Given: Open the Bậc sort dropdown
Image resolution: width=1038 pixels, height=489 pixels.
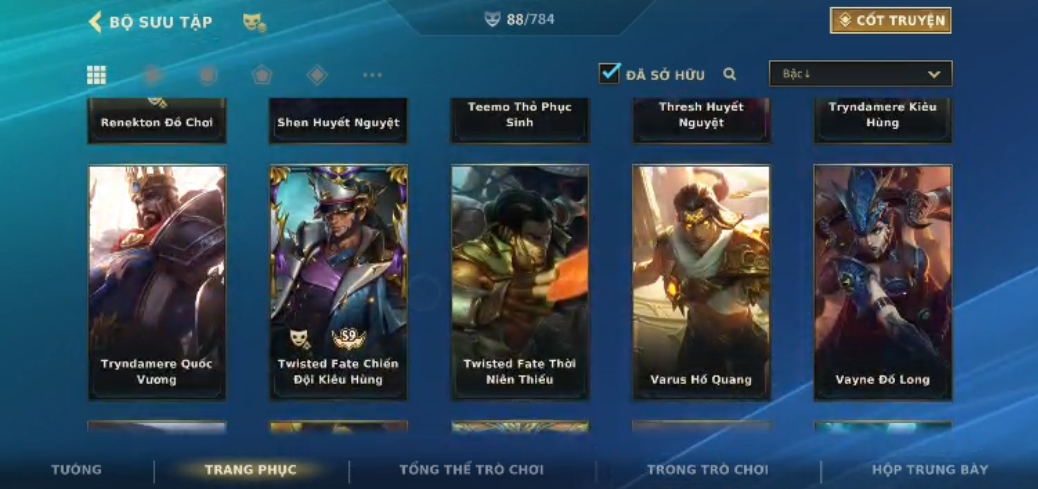Looking at the screenshot, I should [x=860, y=74].
